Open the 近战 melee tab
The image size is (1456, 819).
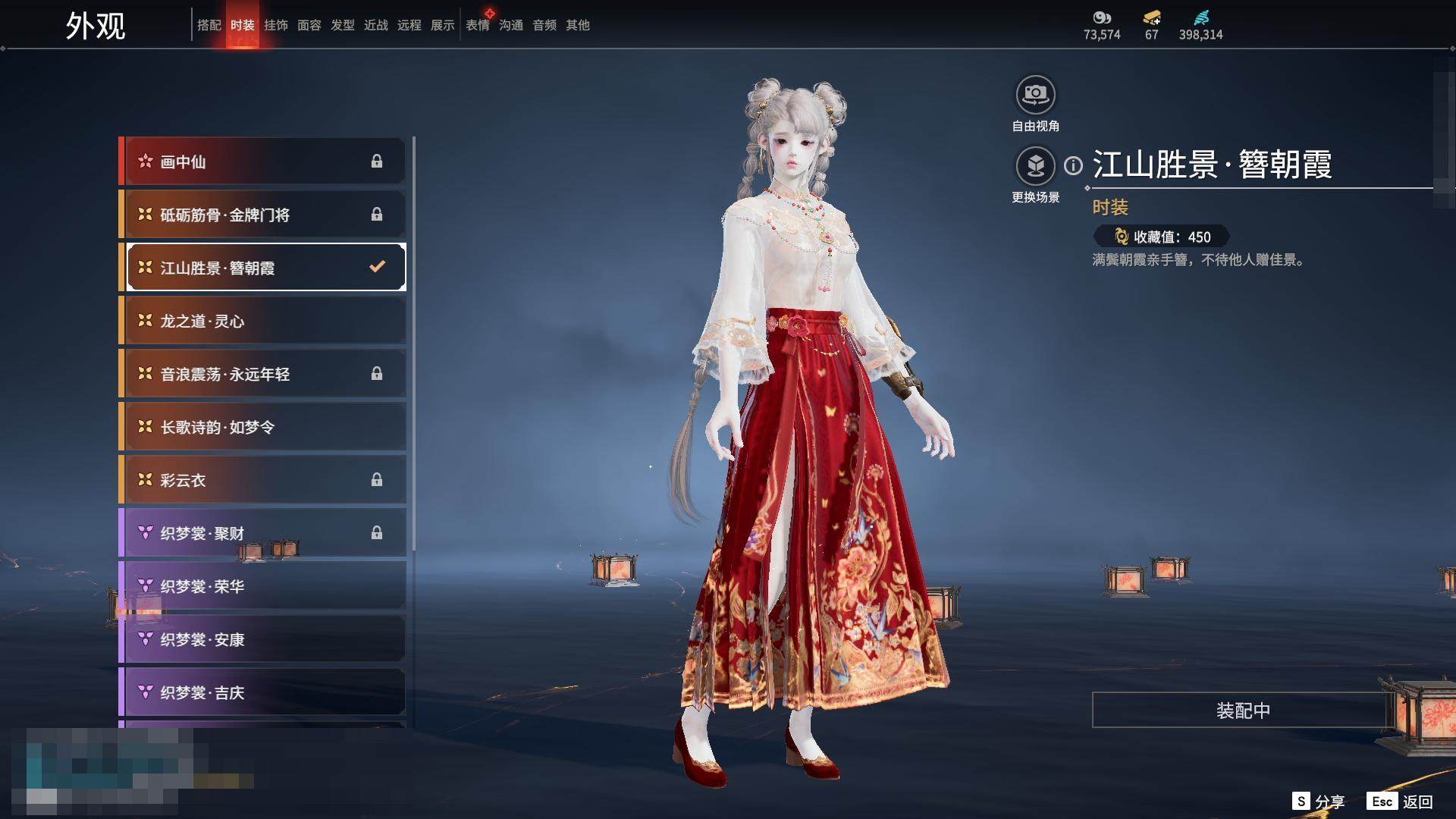click(x=376, y=25)
